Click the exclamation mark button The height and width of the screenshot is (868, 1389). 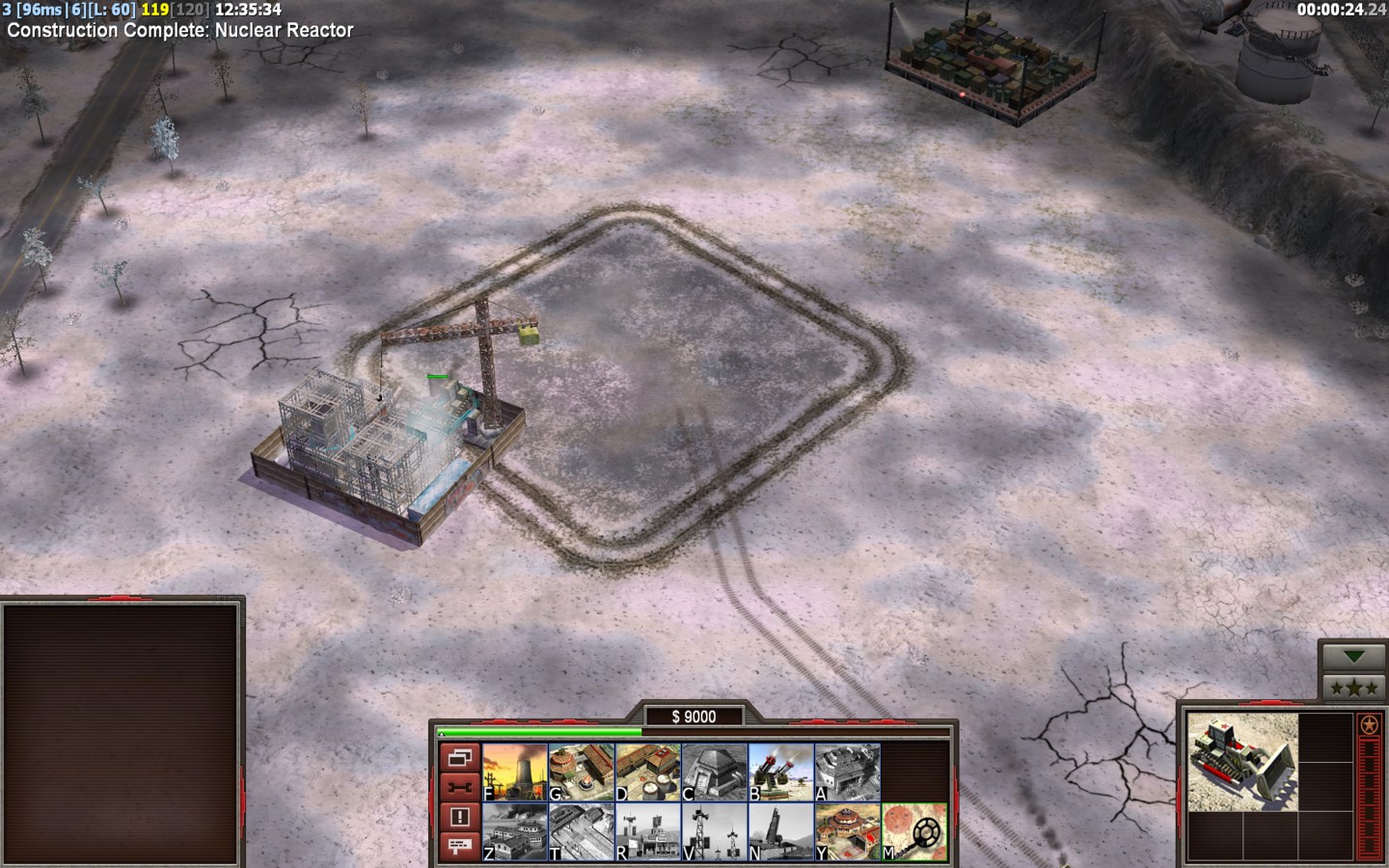click(459, 817)
